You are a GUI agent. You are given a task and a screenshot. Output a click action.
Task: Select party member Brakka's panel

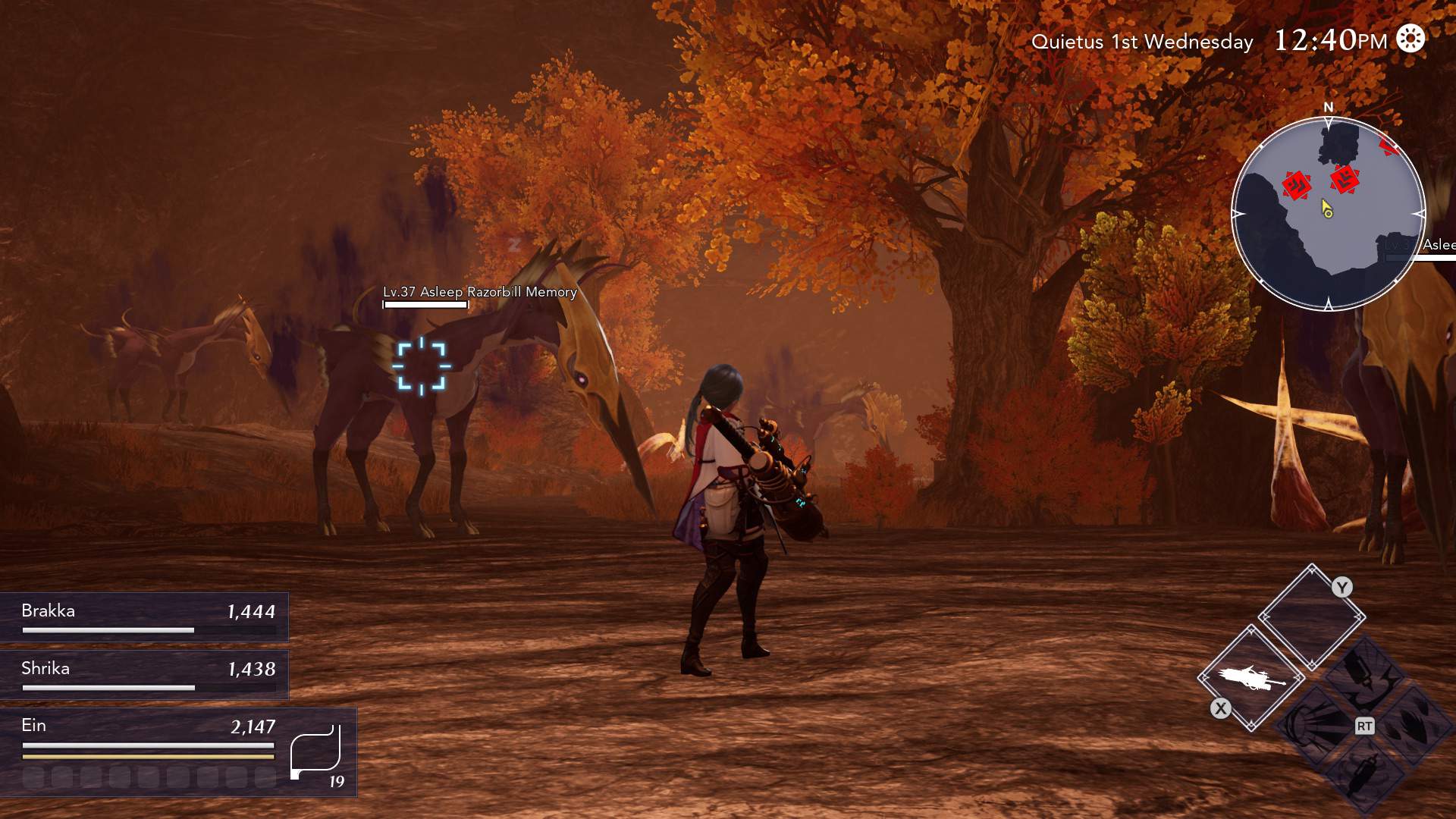(144, 617)
